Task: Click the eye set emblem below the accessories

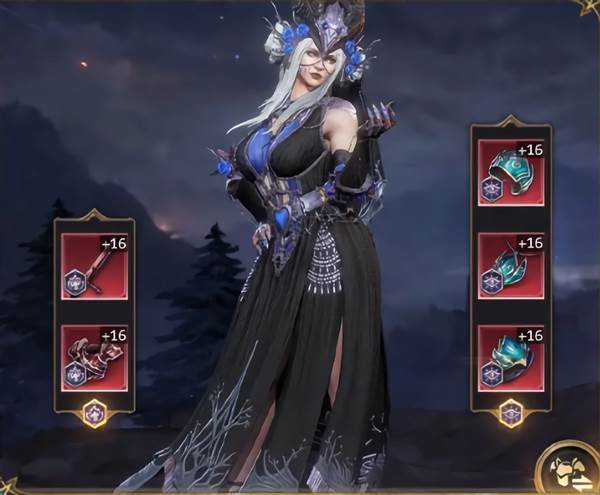Action: click(510, 412)
